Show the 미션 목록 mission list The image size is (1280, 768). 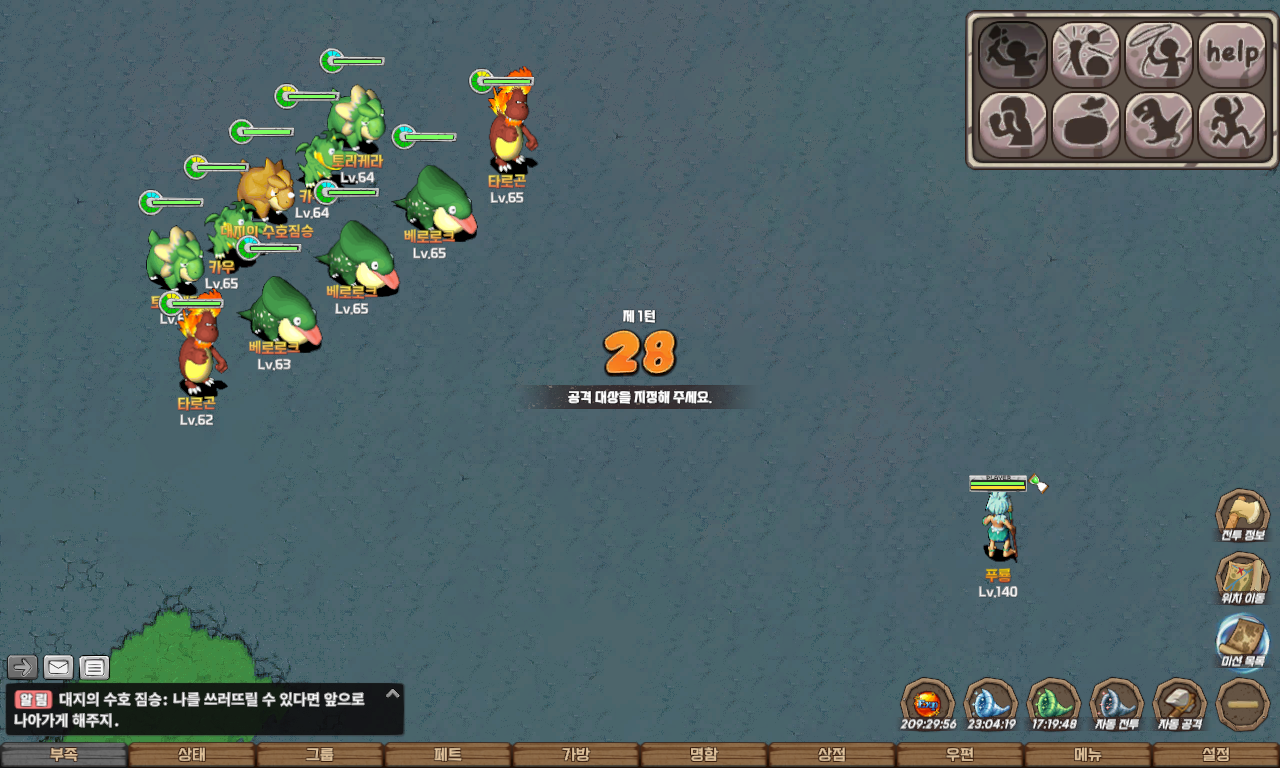[x=1242, y=642]
